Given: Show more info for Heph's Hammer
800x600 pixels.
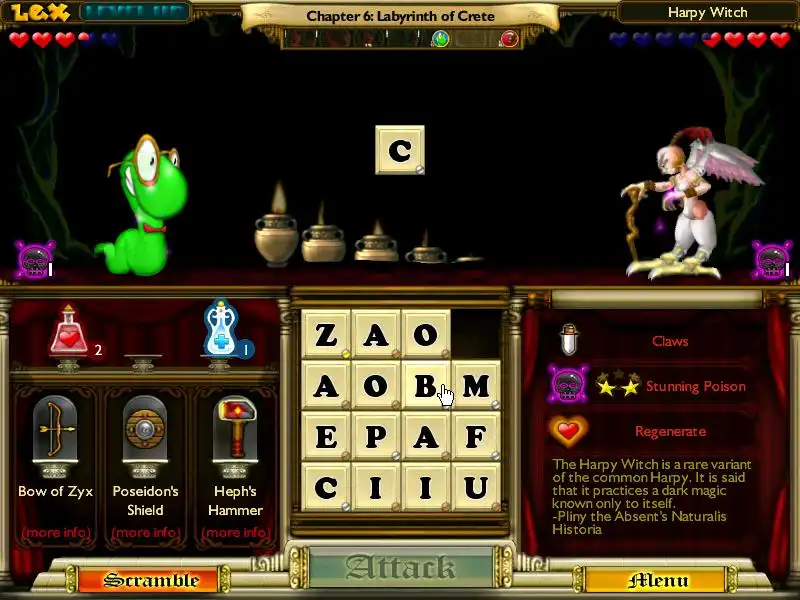Looking at the screenshot, I should (x=235, y=532).
